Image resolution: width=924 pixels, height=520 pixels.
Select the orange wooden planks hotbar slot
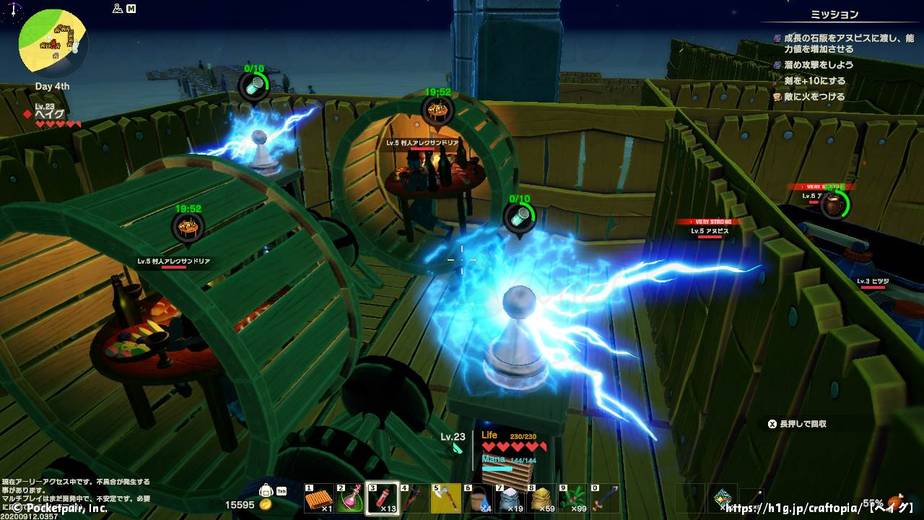318,498
